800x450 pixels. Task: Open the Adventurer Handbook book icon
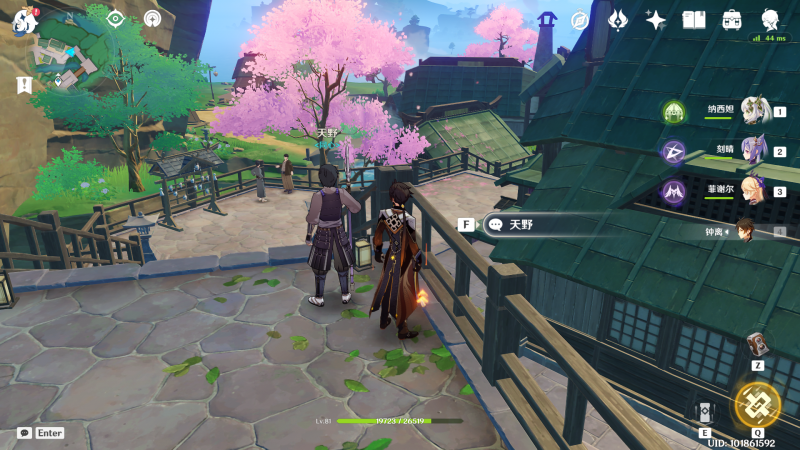click(694, 20)
